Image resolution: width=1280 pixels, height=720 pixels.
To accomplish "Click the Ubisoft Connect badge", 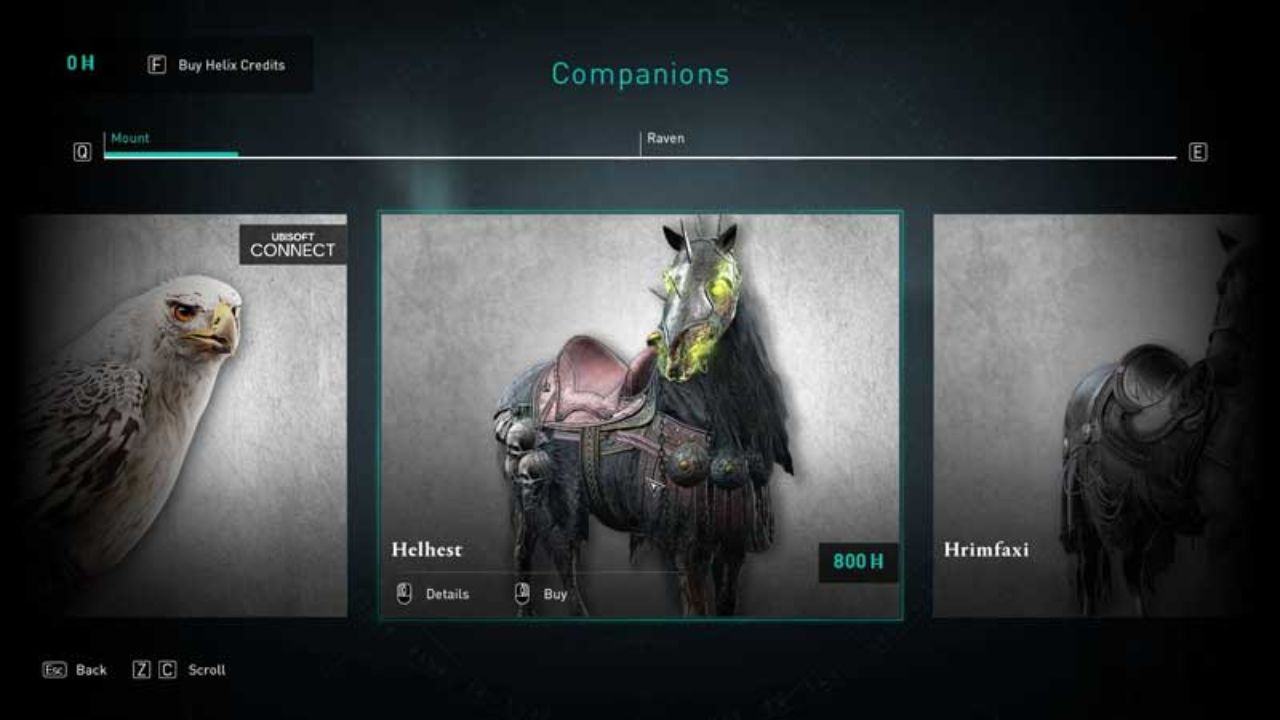I will point(291,243).
